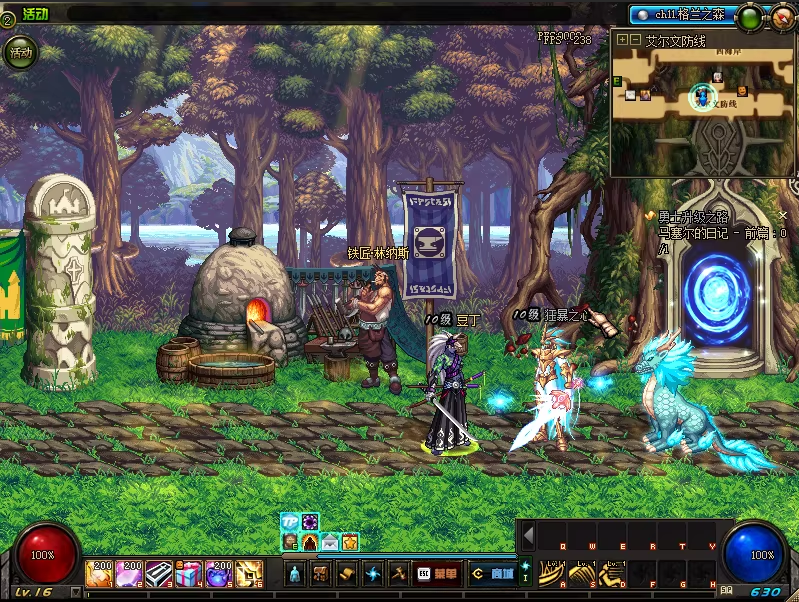Image resolution: width=799 pixels, height=602 pixels.
Task: Open the mail envelope icon
Action: point(330,542)
